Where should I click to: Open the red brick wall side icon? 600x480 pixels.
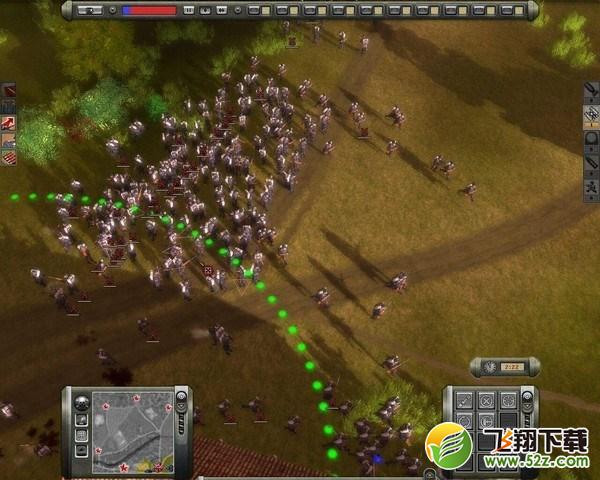[x=9, y=157]
